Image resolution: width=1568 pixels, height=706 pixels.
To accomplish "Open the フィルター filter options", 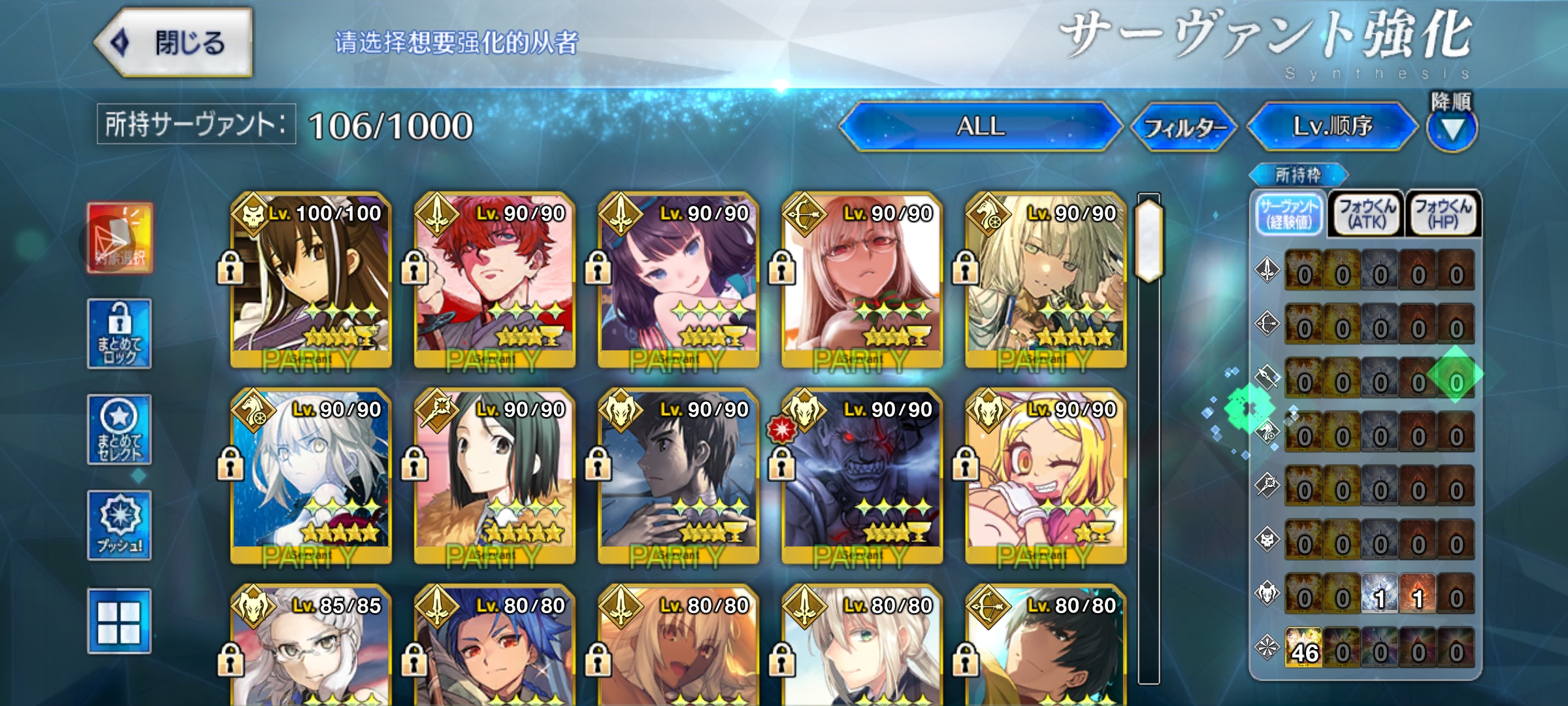I will (1184, 127).
